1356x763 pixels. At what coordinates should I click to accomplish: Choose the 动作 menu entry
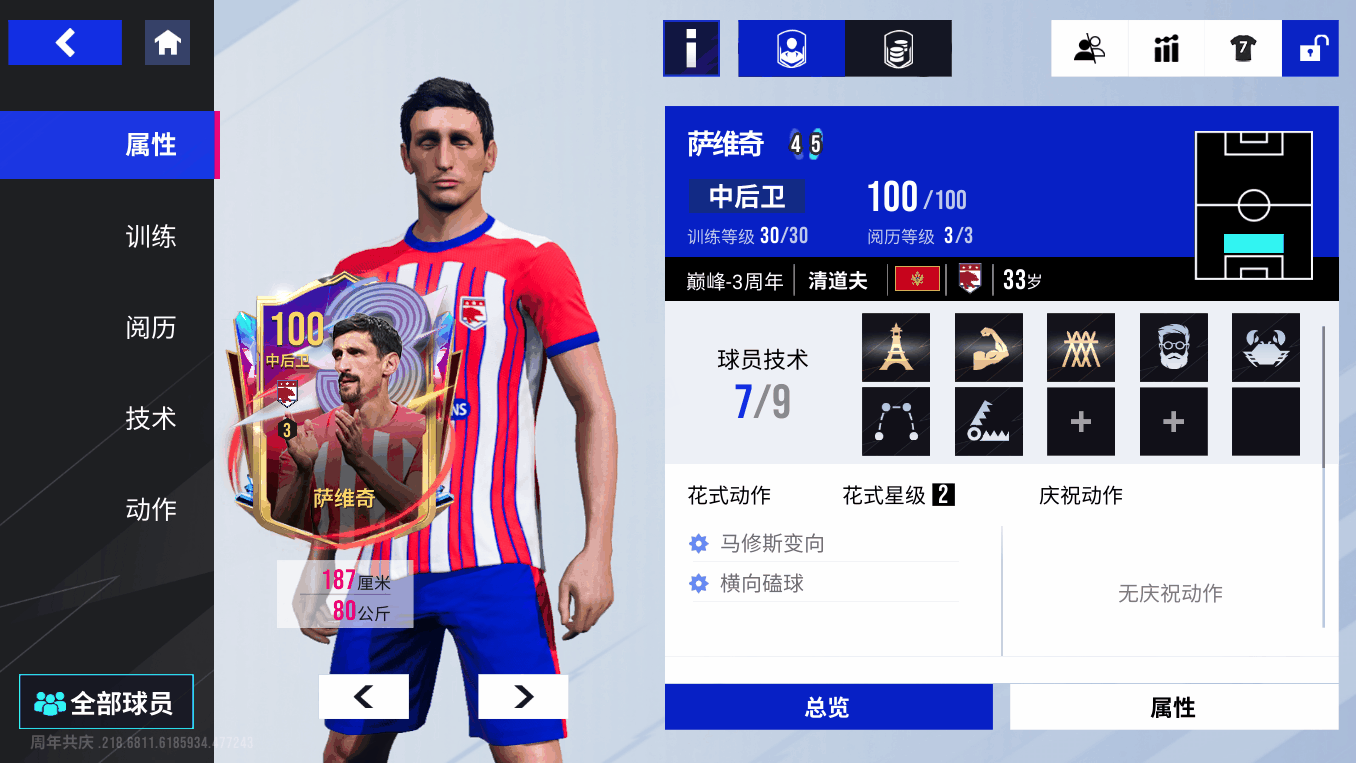pos(151,510)
